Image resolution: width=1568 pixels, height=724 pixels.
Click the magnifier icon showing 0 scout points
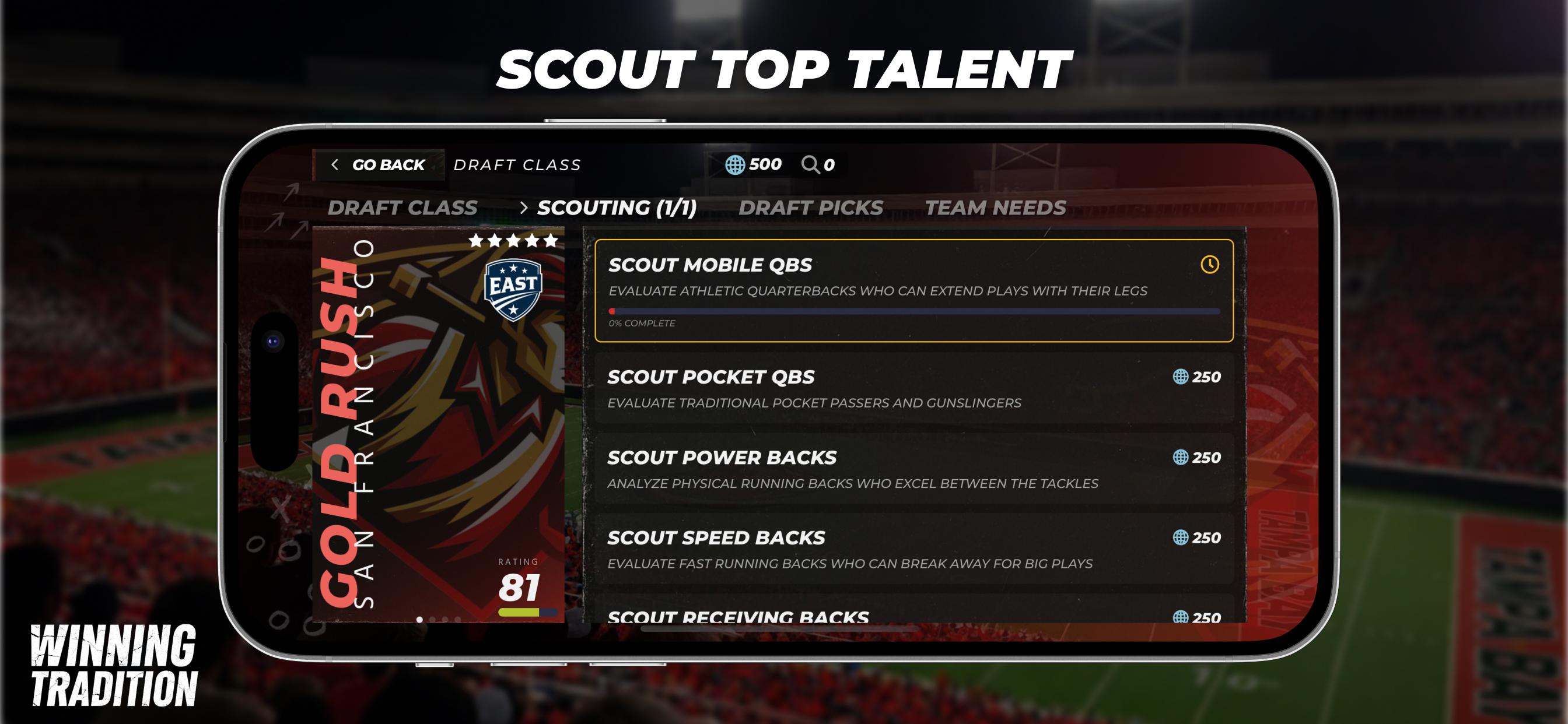tap(810, 163)
